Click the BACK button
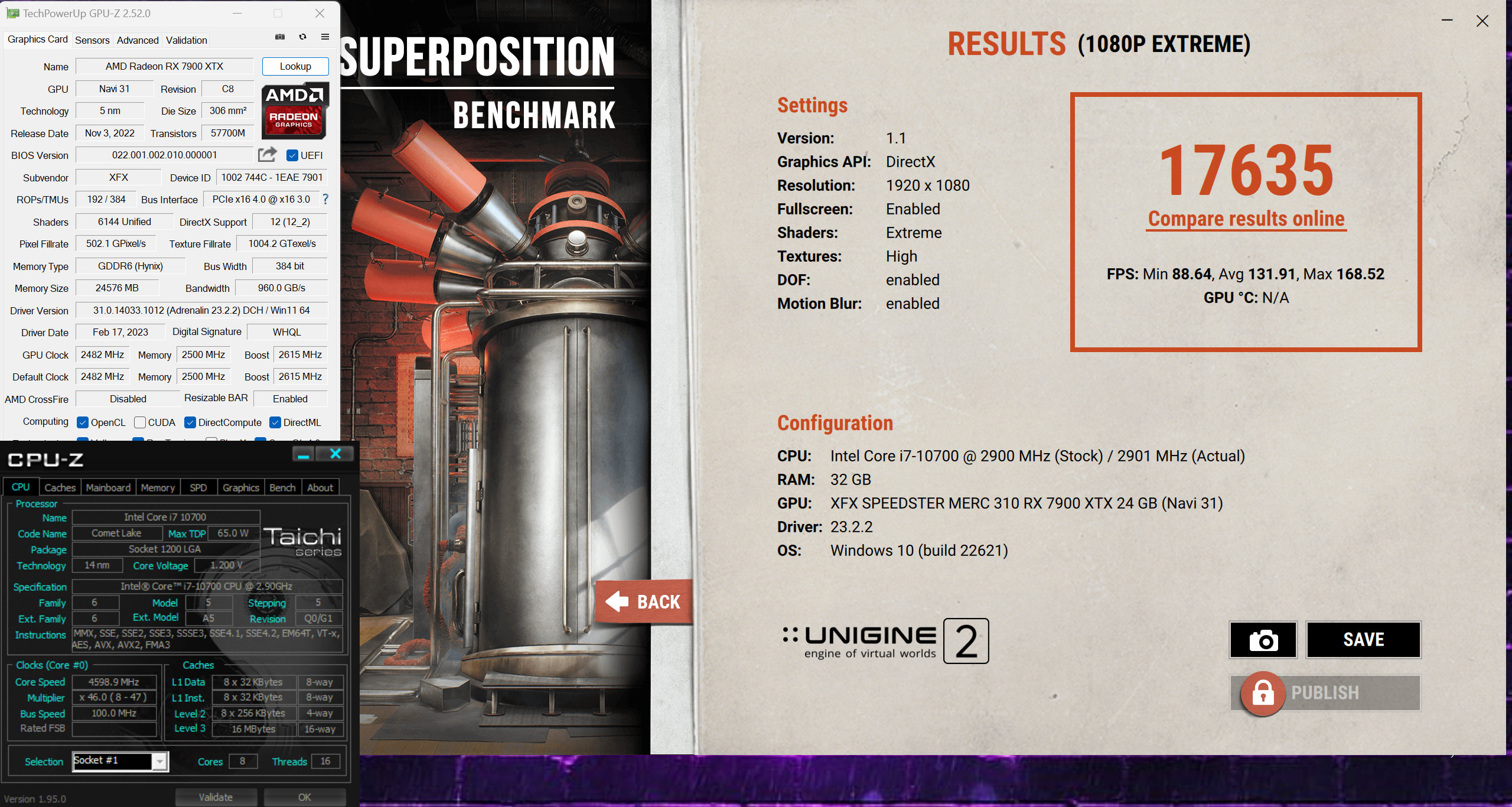The width and height of the screenshot is (1512, 807). [644, 602]
